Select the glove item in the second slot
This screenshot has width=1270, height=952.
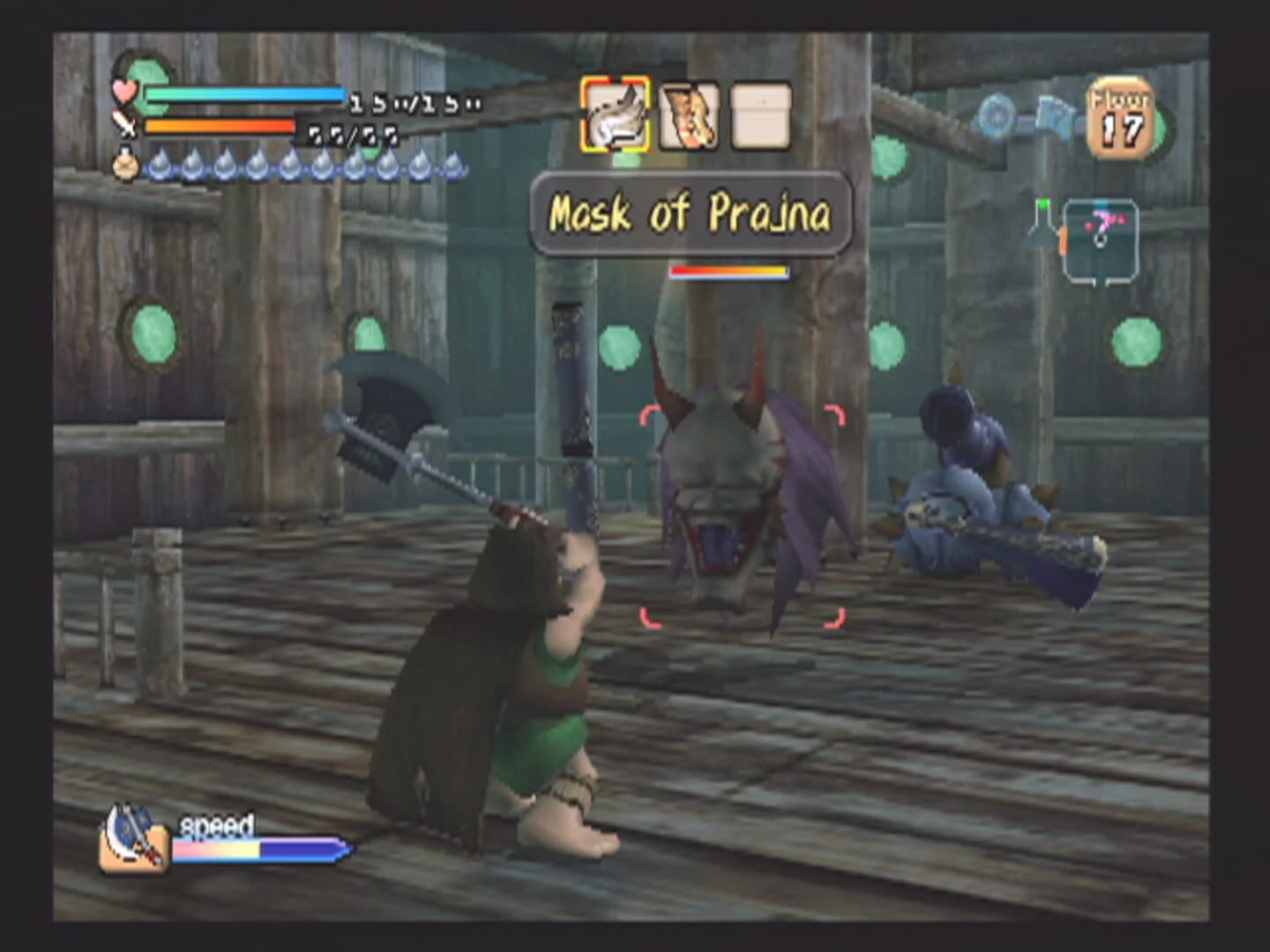point(687,115)
